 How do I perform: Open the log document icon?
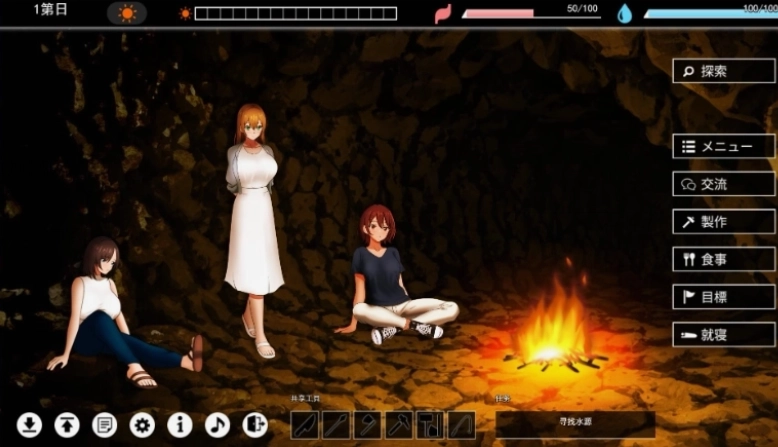104,425
